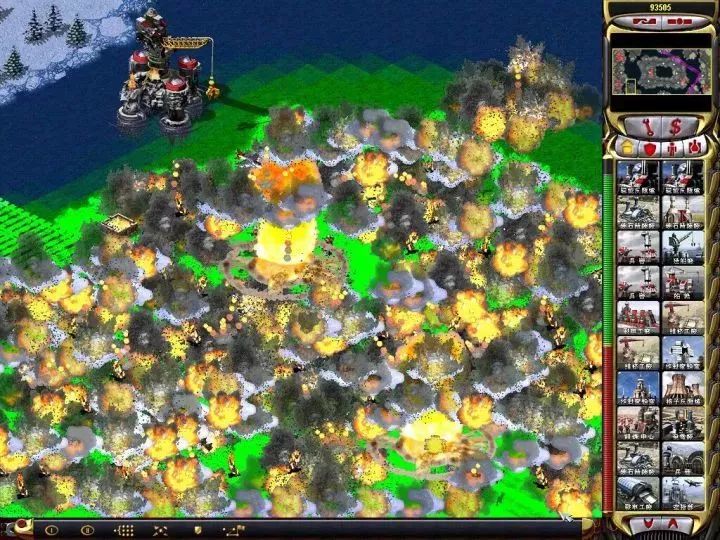Select team II on the command bar

[x=87, y=529]
